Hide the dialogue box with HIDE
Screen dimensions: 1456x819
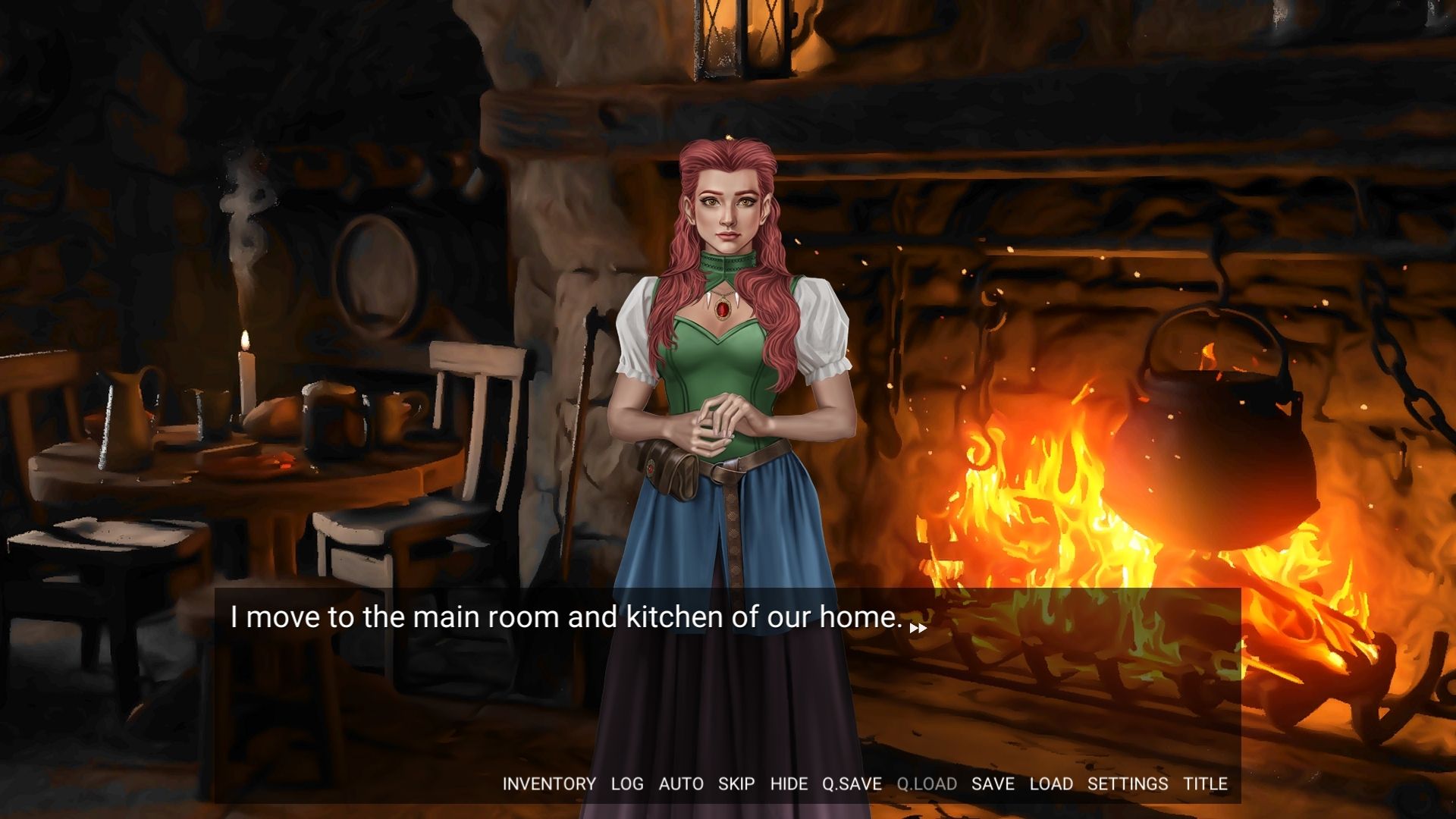click(x=789, y=784)
